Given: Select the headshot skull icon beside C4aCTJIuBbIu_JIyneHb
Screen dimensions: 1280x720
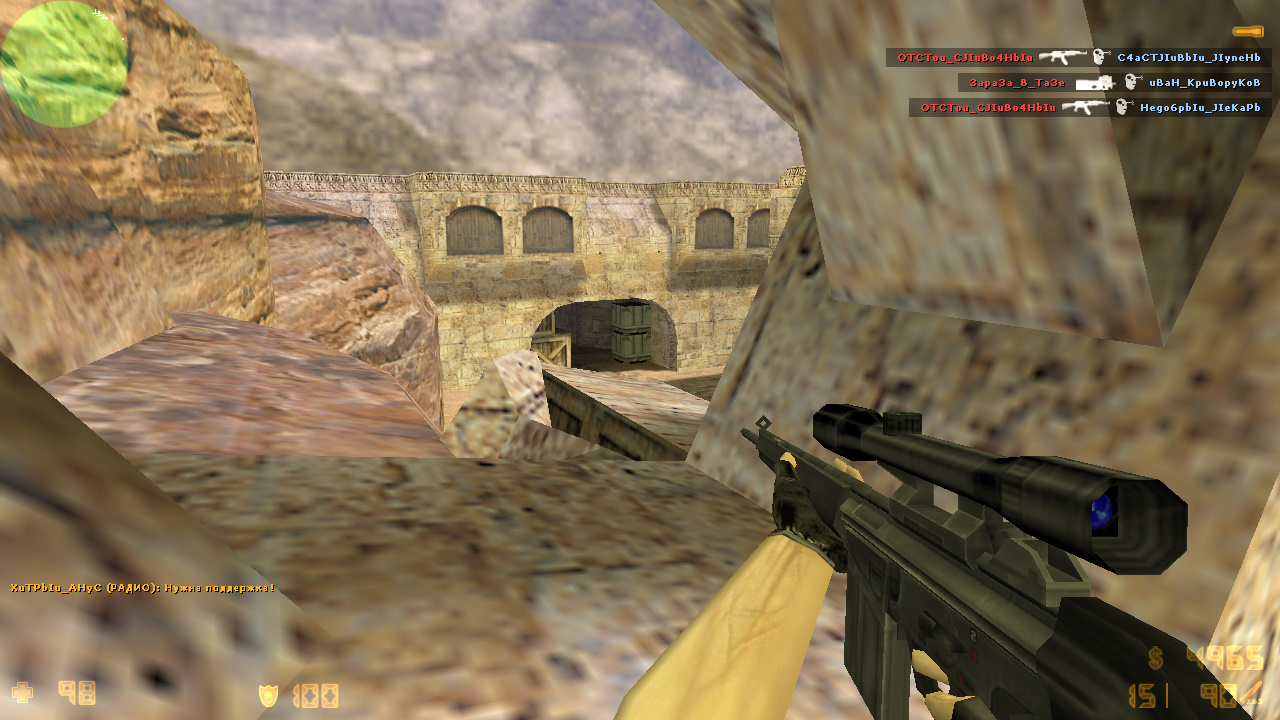Looking at the screenshot, I should point(1099,57).
